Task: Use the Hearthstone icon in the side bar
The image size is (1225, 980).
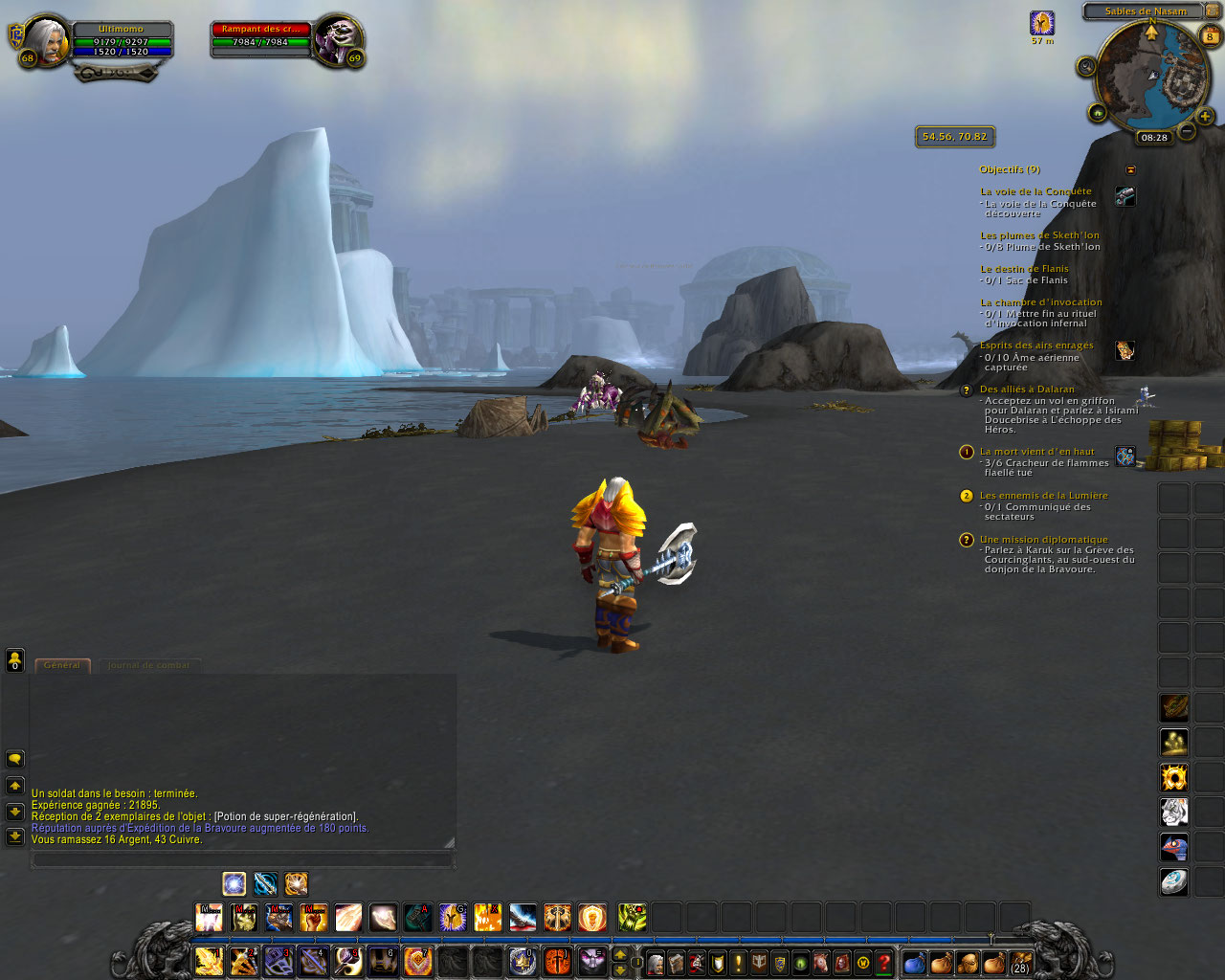Action: (1174, 881)
